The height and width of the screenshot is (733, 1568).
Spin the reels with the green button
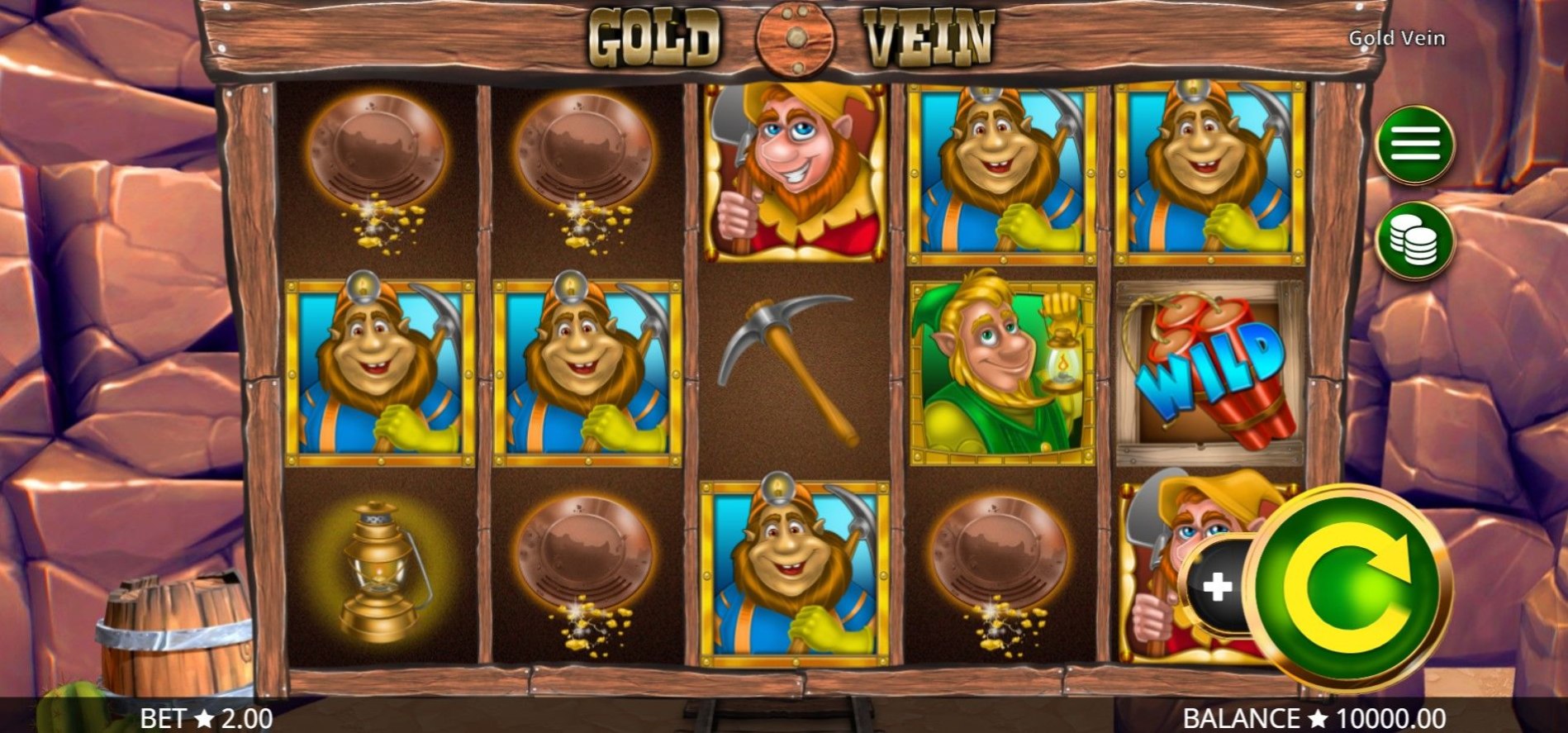coord(1347,588)
